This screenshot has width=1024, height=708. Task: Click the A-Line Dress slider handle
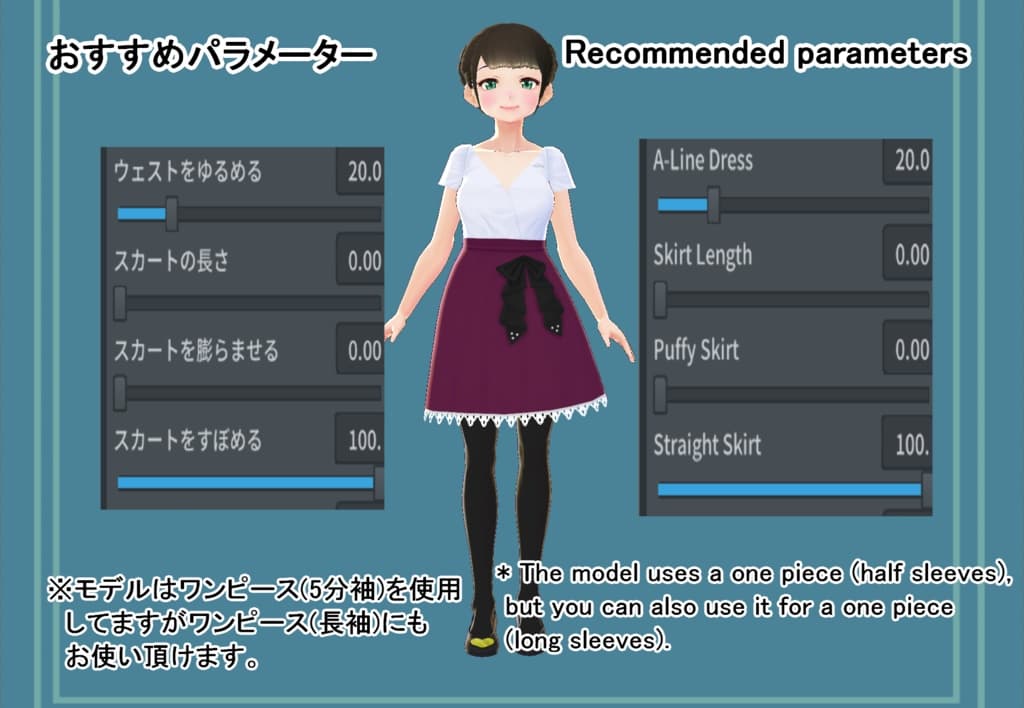point(713,206)
